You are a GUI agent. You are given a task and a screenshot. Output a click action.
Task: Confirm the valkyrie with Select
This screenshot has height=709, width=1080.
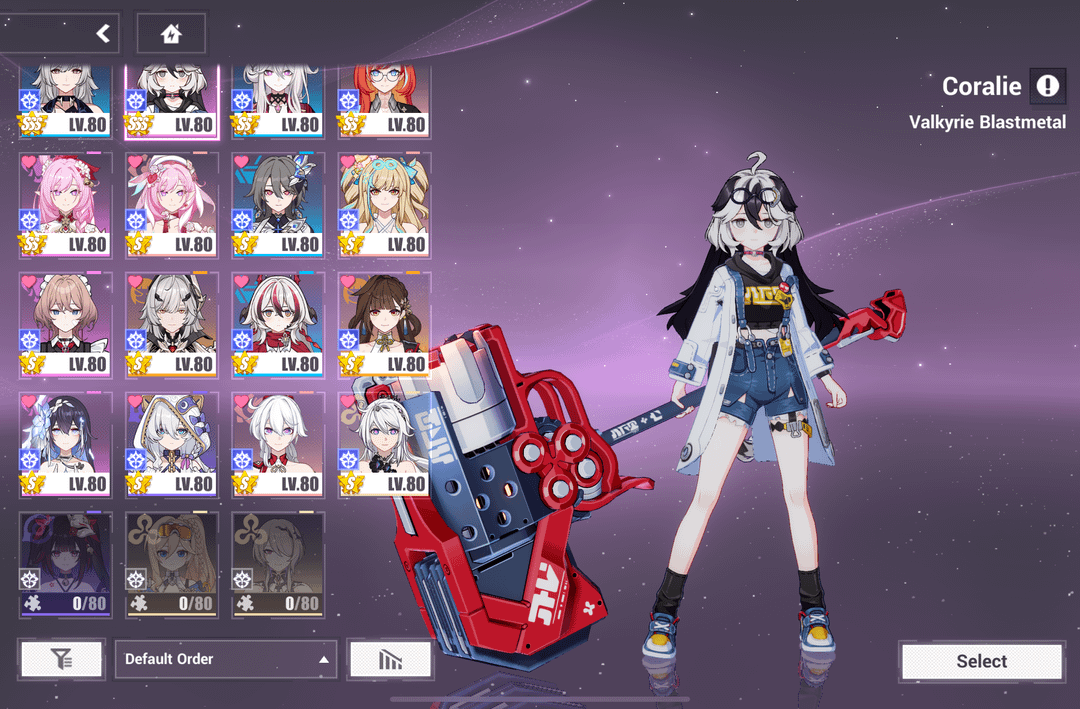pyautogui.click(x=981, y=661)
